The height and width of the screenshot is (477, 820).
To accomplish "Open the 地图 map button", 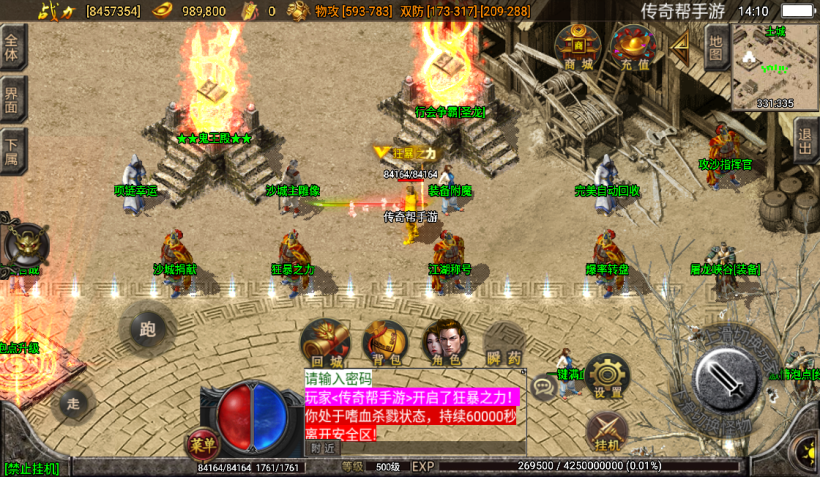I will [x=715, y=48].
